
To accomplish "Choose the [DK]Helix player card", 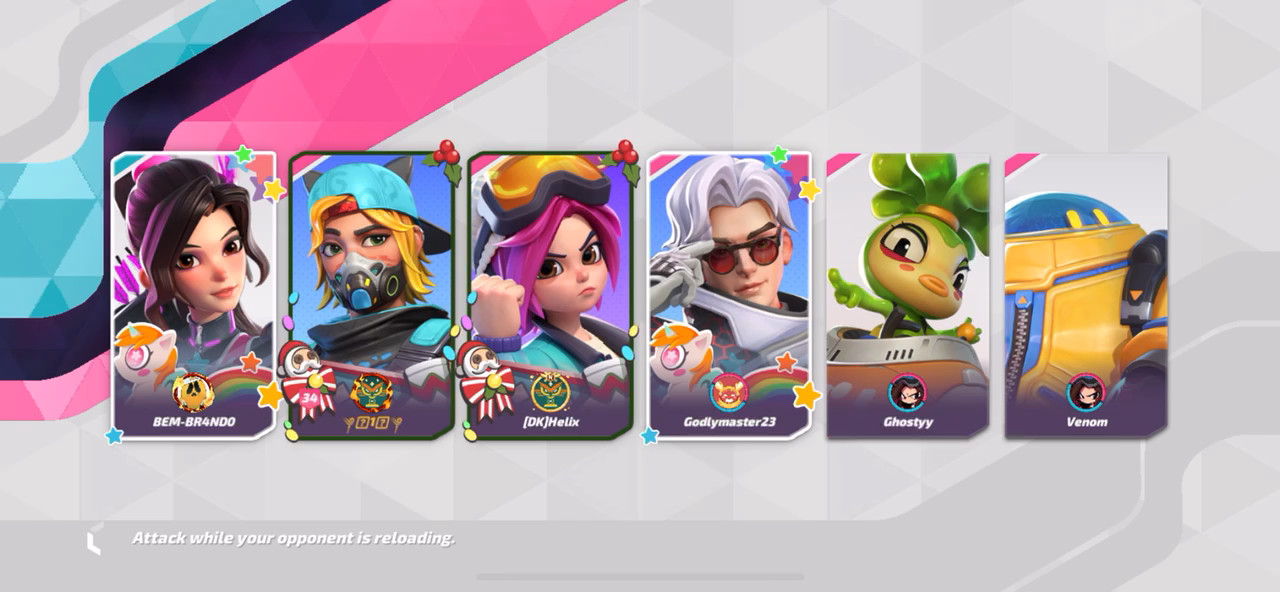I will [550, 295].
